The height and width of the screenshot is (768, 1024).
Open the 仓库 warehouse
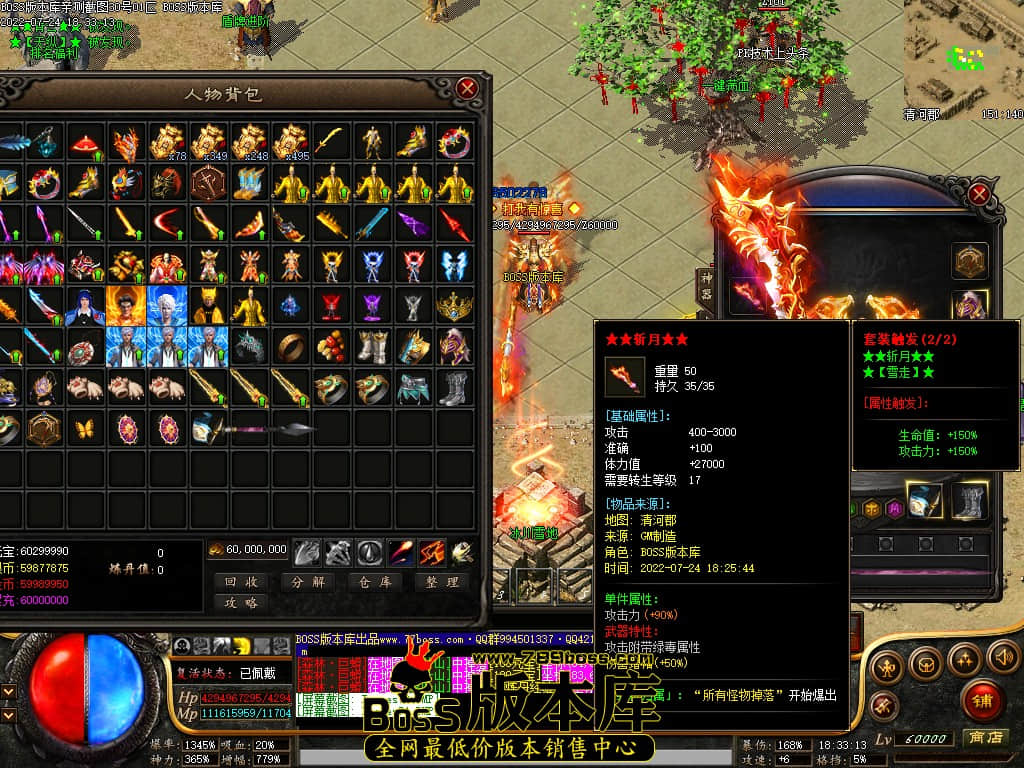coord(374,581)
